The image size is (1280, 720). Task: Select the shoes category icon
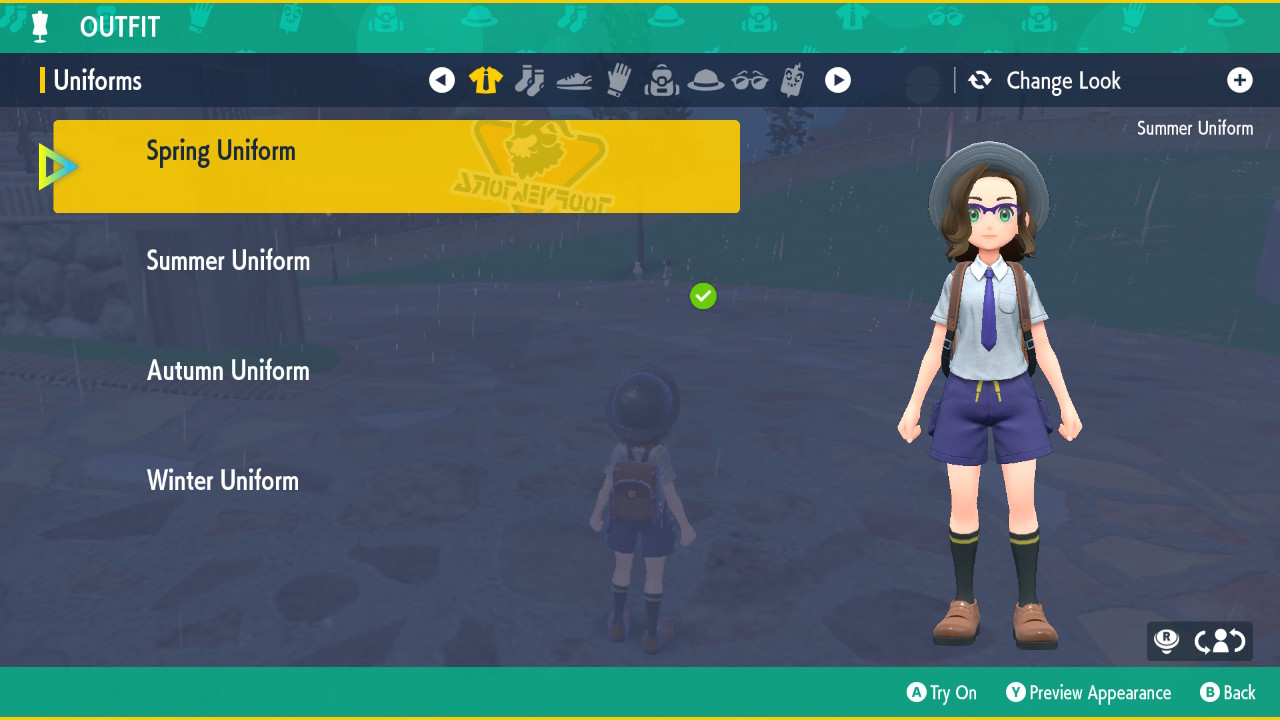573,80
